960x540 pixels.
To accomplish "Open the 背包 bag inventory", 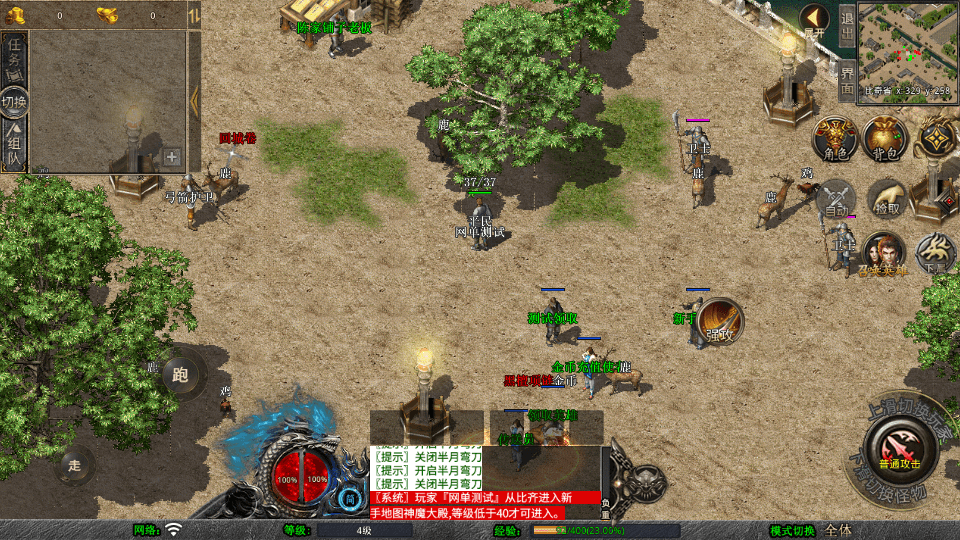I will (885, 138).
